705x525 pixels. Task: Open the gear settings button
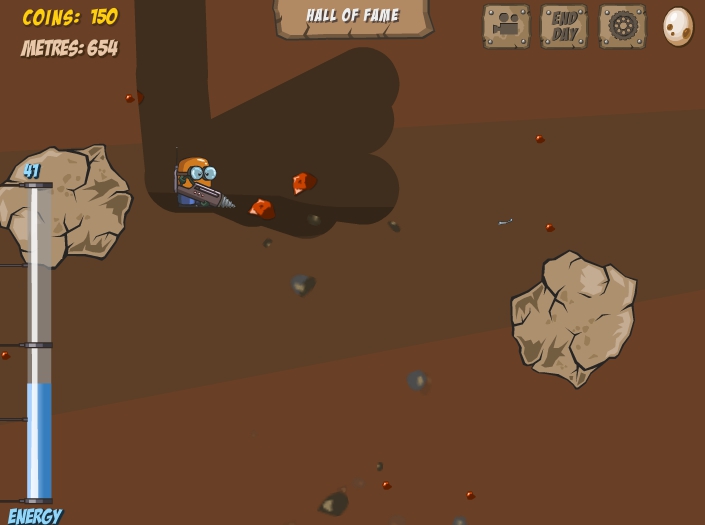(x=622, y=26)
